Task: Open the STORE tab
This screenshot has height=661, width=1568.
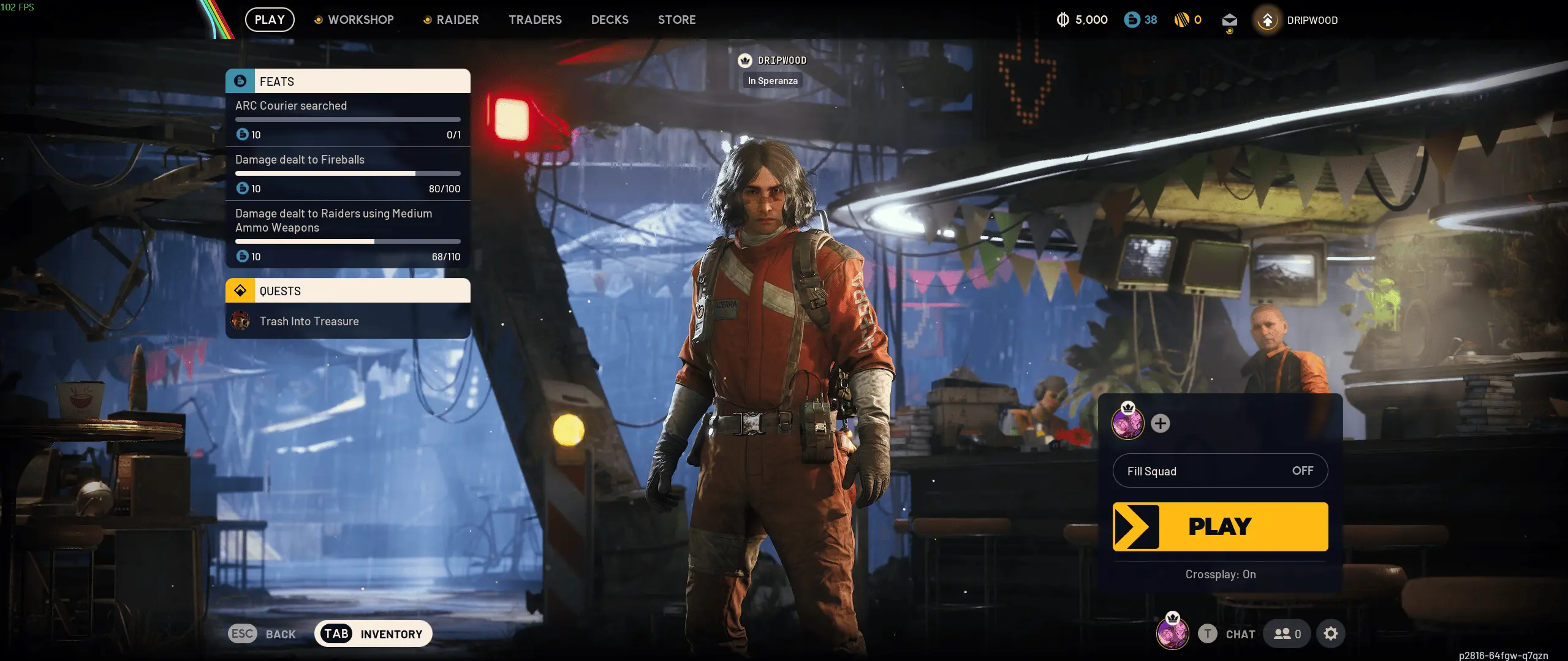Action: pyautogui.click(x=676, y=20)
